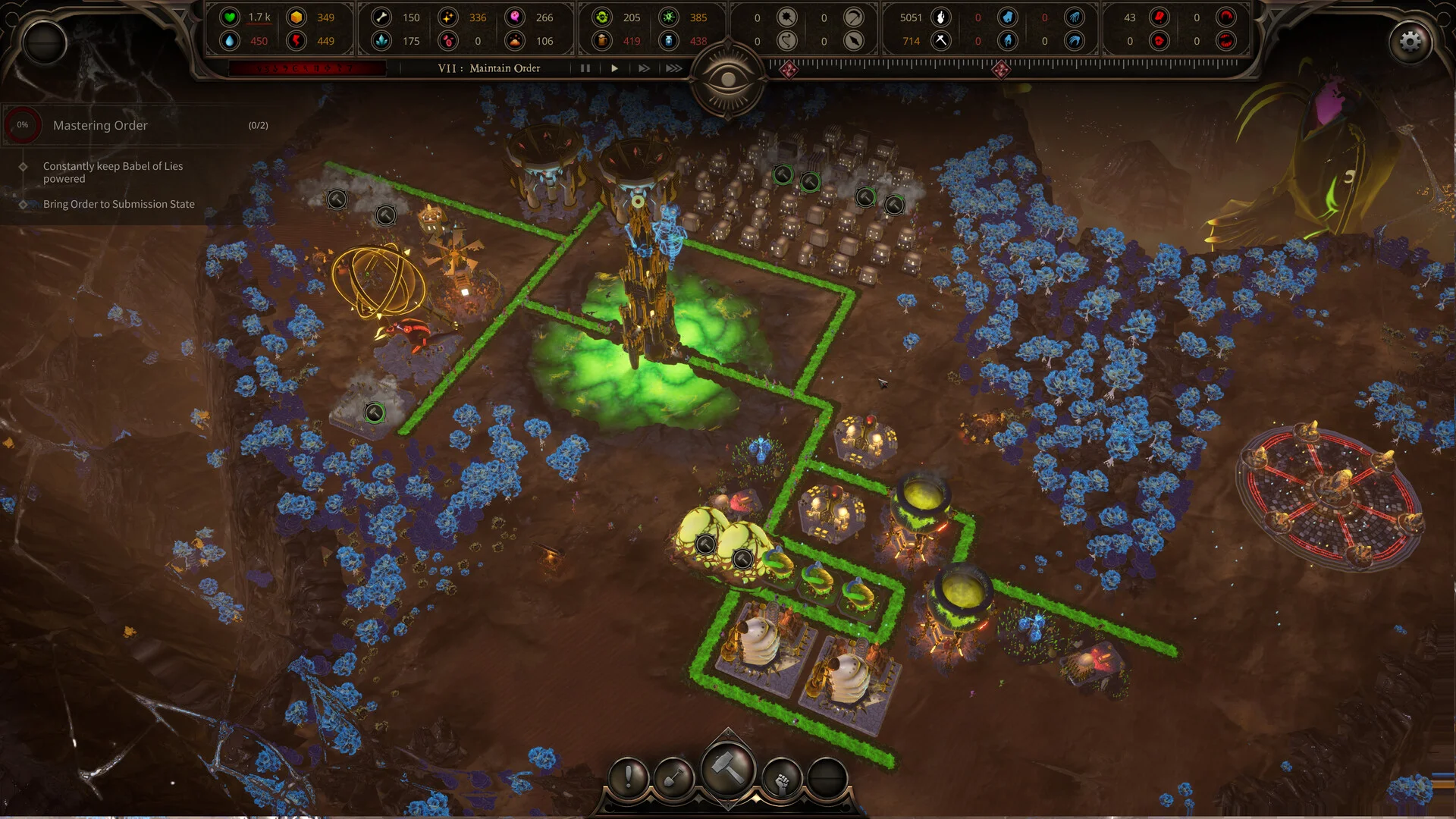The height and width of the screenshot is (819, 1456).
Task: Select the 'Bring Order to Submission State' objective
Action: (x=118, y=204)
